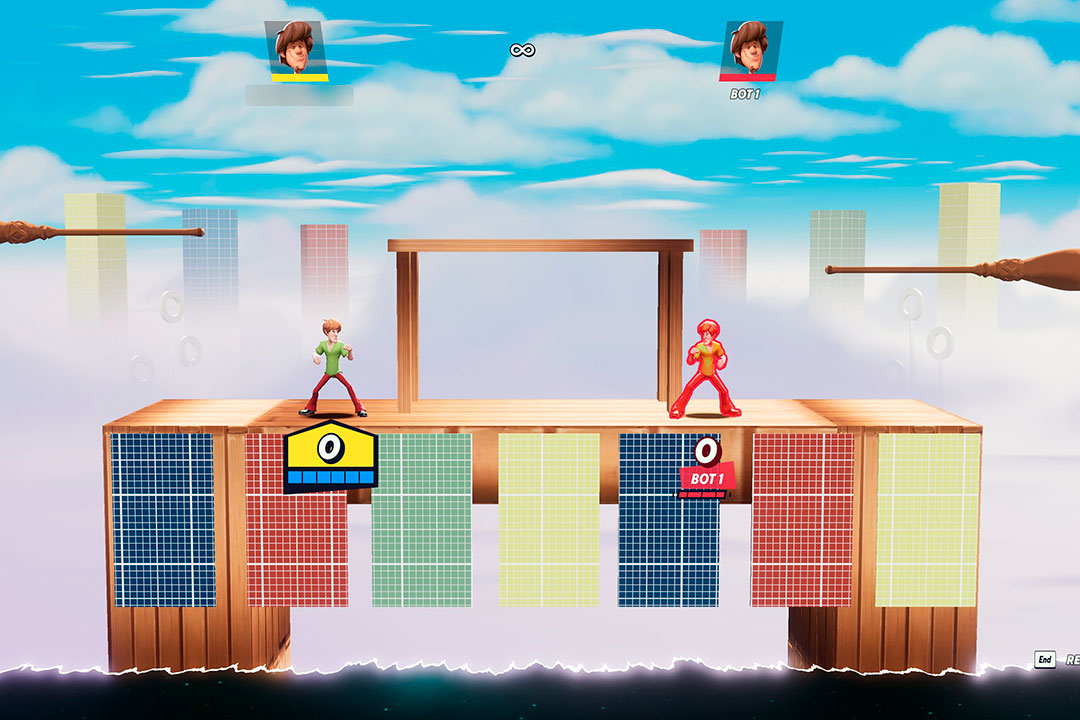Select the BOT 1 Shaggy portrait
This screenshot has height=720, width=1080.
[x=749, y=47]
